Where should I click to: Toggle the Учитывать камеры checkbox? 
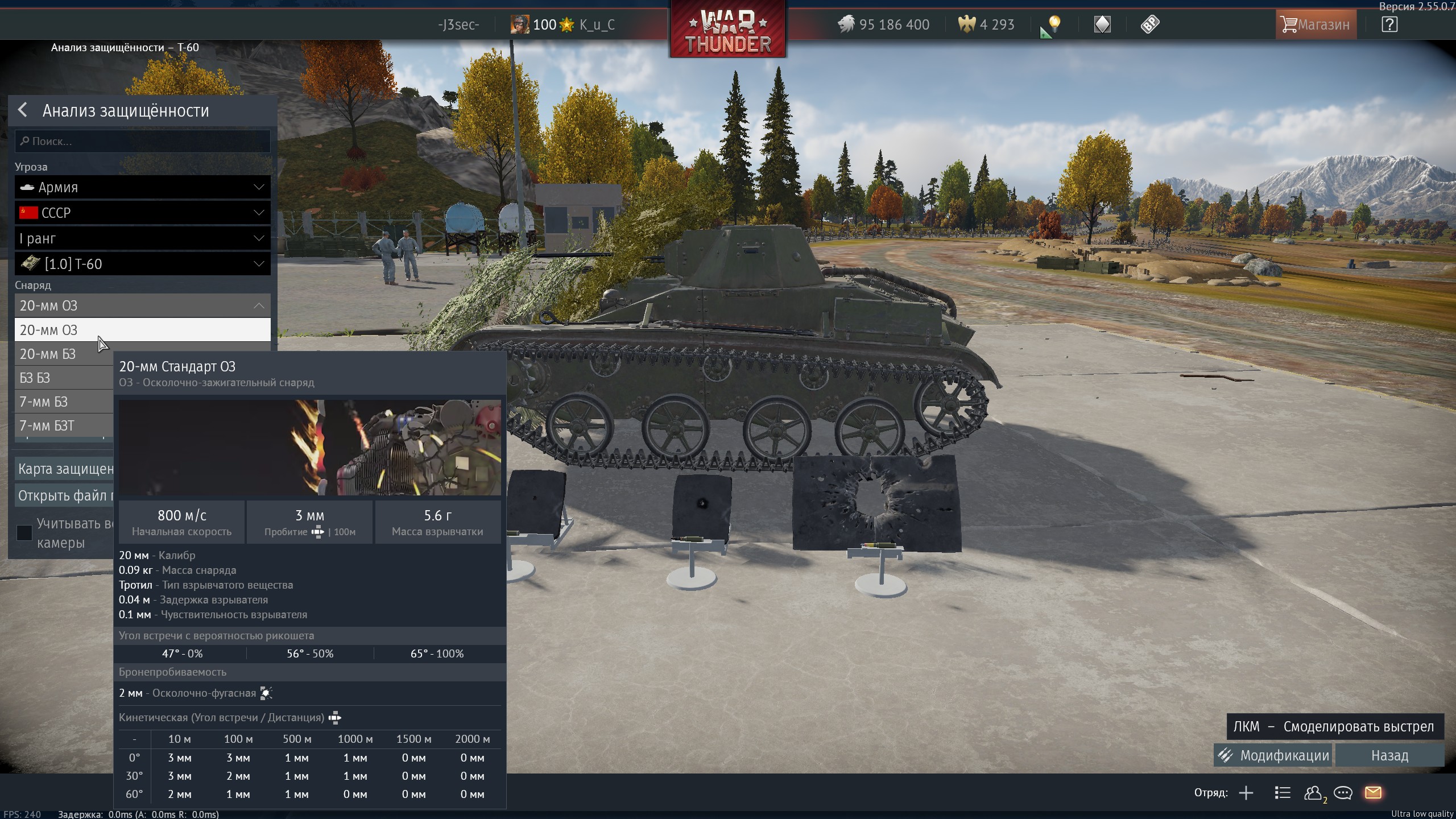24,532
